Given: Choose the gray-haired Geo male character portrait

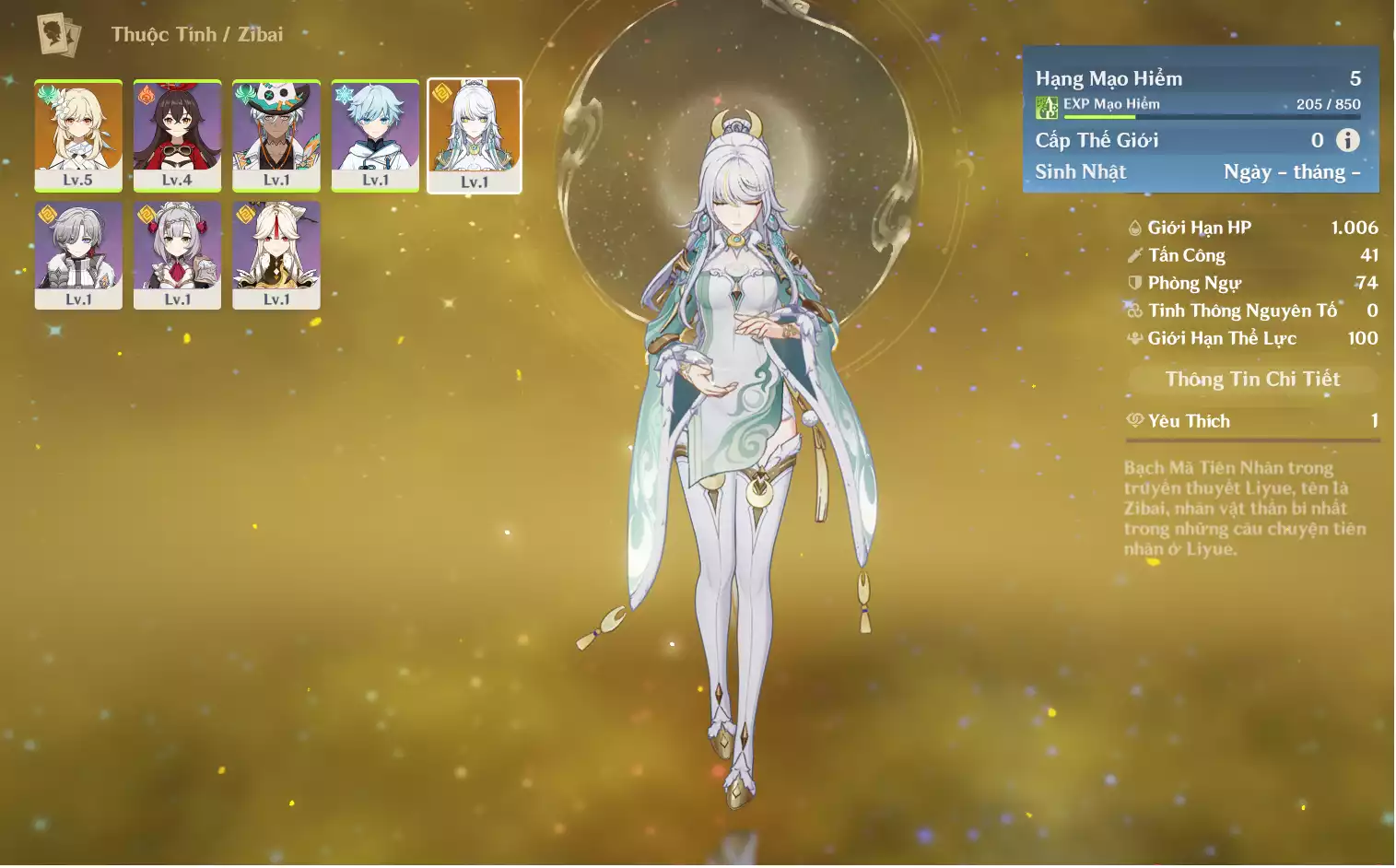Looking at the screenshot, I should pos(78,255).
